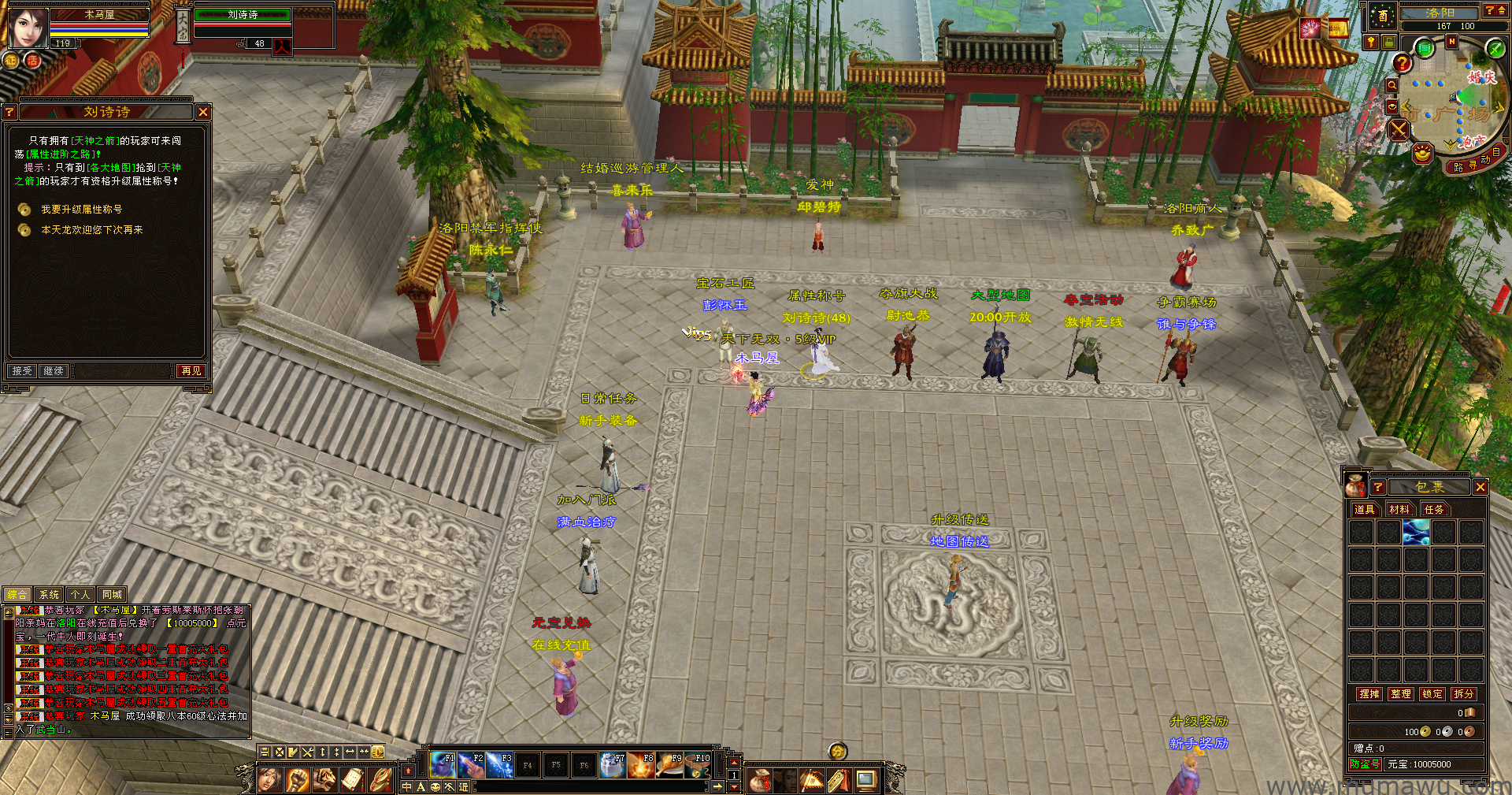Open the 摆摊 stall button
This screenshot has width=1512, height=795.
coord(1369,694)
